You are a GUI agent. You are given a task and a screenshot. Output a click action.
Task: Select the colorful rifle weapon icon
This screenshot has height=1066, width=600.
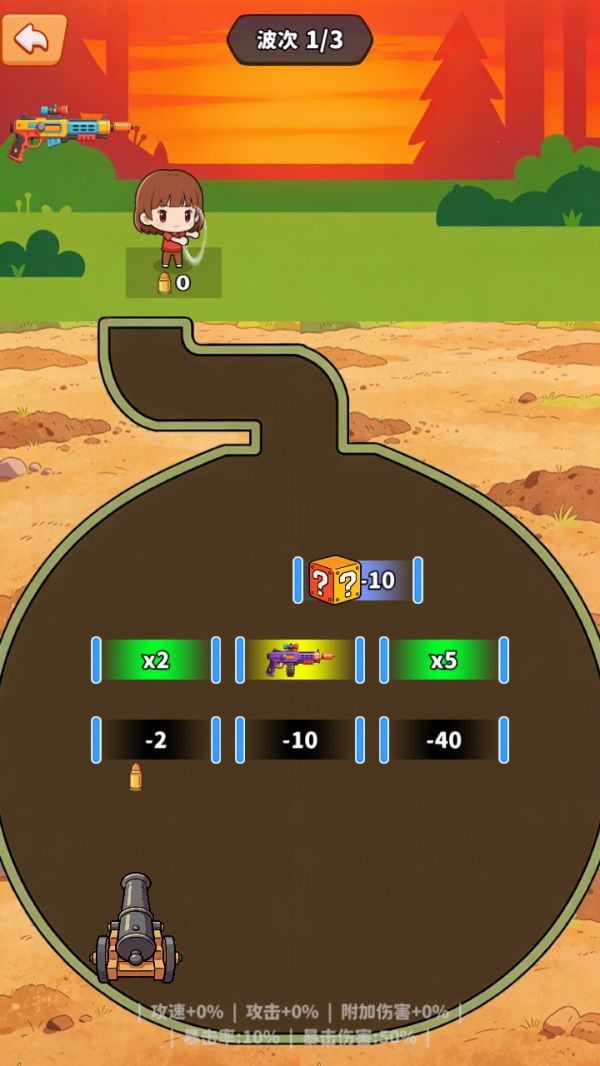[68, 130]
